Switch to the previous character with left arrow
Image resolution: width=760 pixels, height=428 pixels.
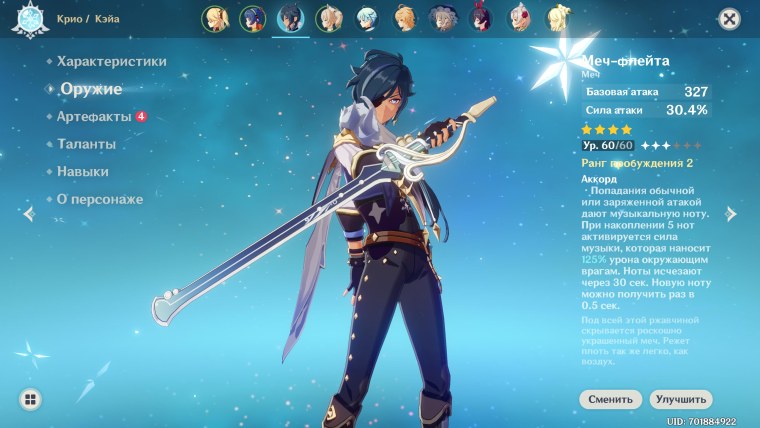tap(28, 213)
